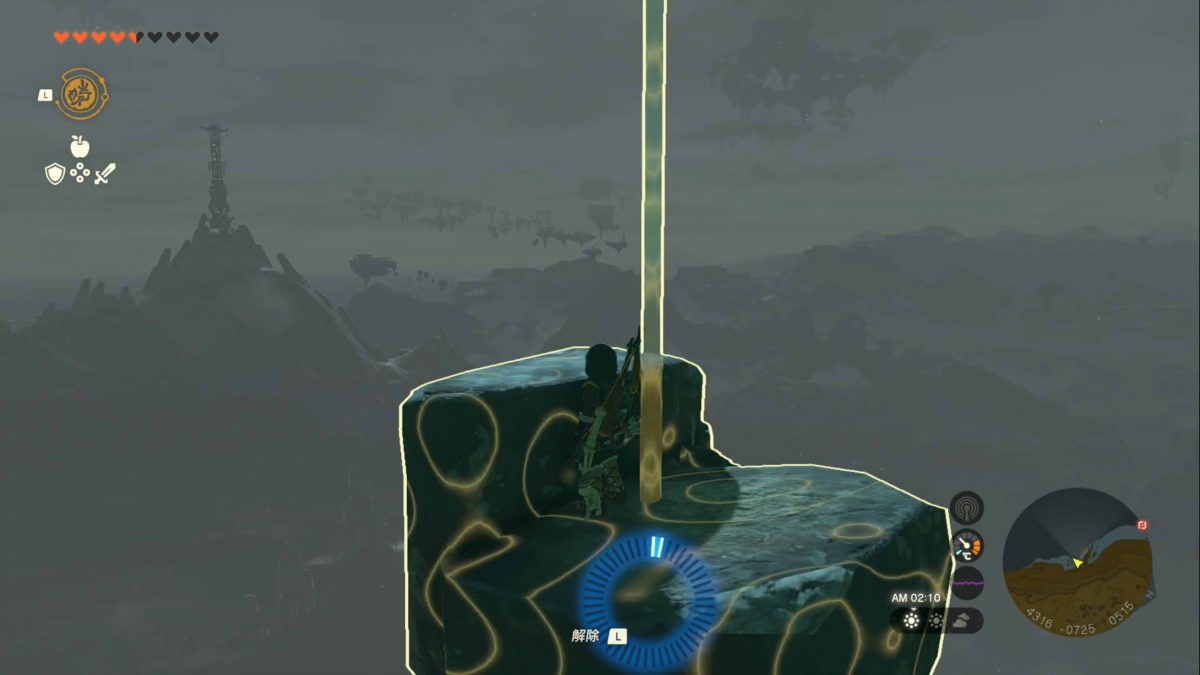Select the apple quick-item icon

[x=80, y=147]
